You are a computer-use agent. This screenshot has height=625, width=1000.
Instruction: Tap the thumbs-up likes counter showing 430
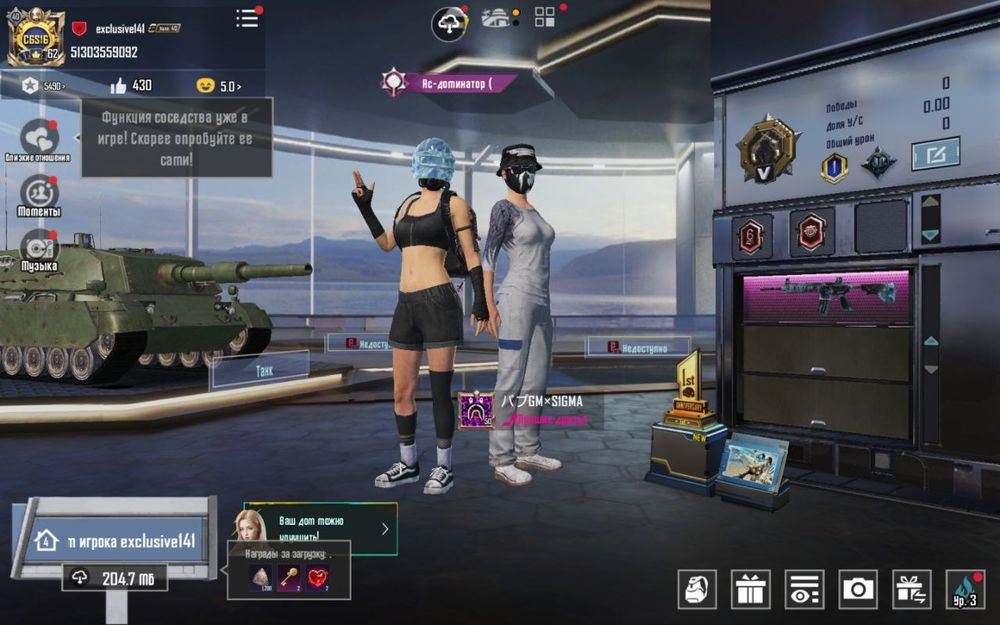[131, 86]
